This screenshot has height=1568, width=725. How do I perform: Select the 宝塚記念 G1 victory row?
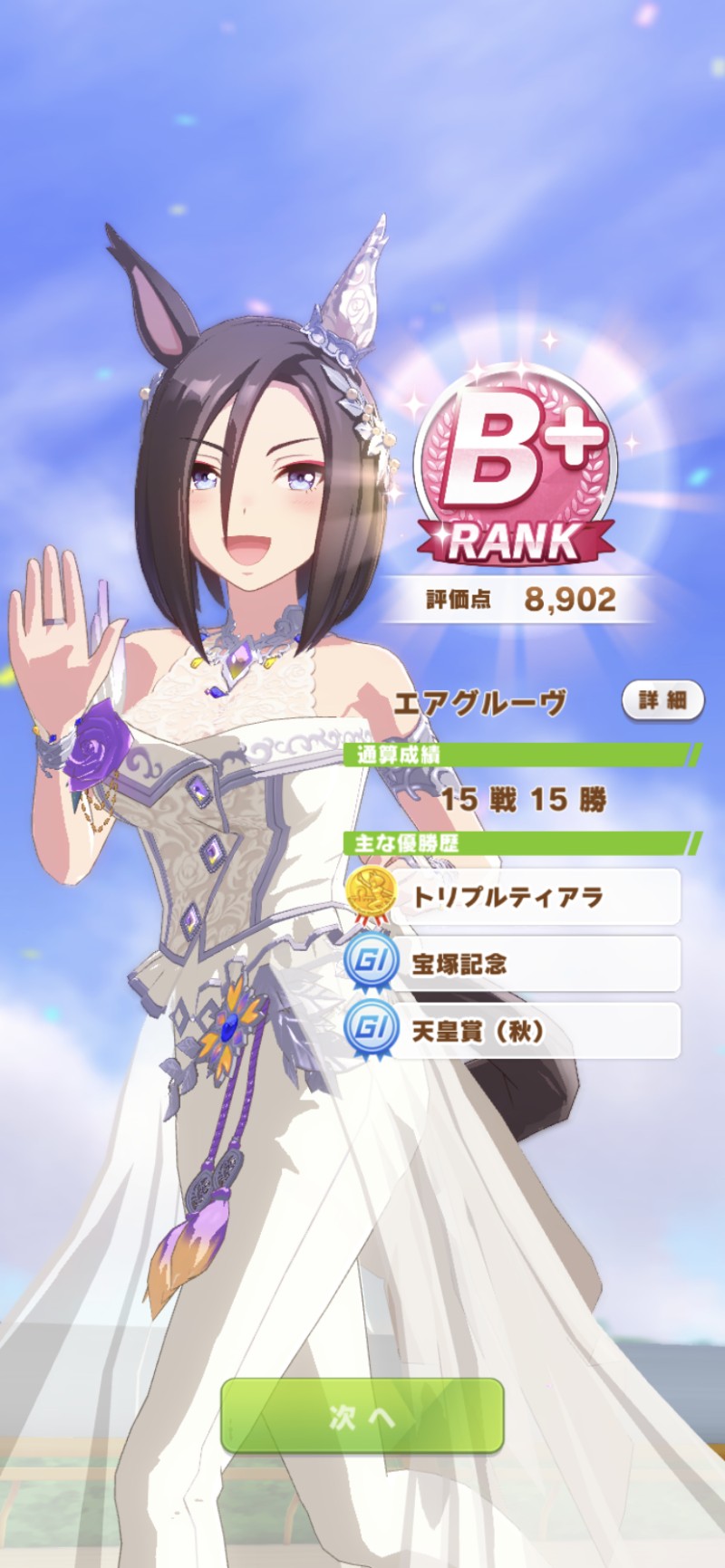513,964
